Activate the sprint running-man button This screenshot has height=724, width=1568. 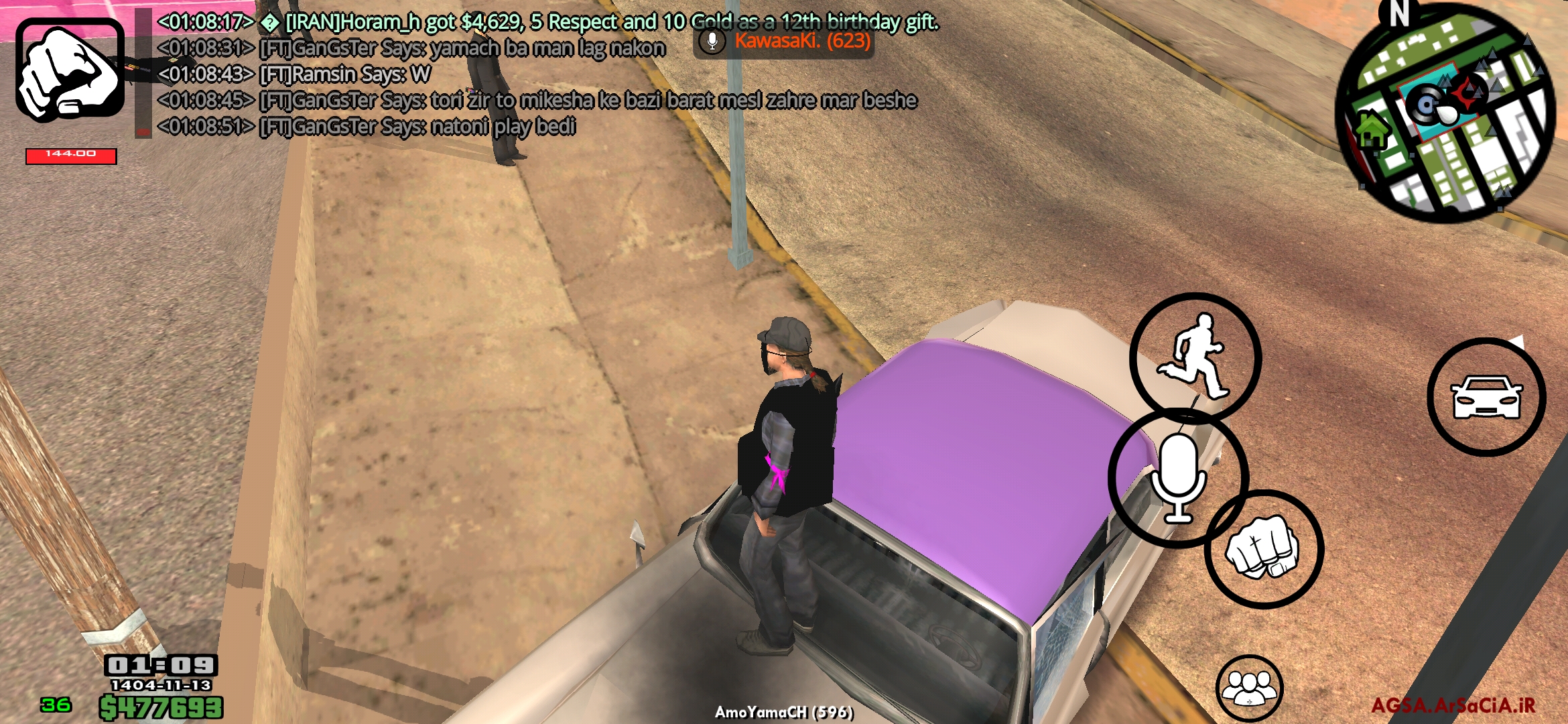1195,356
